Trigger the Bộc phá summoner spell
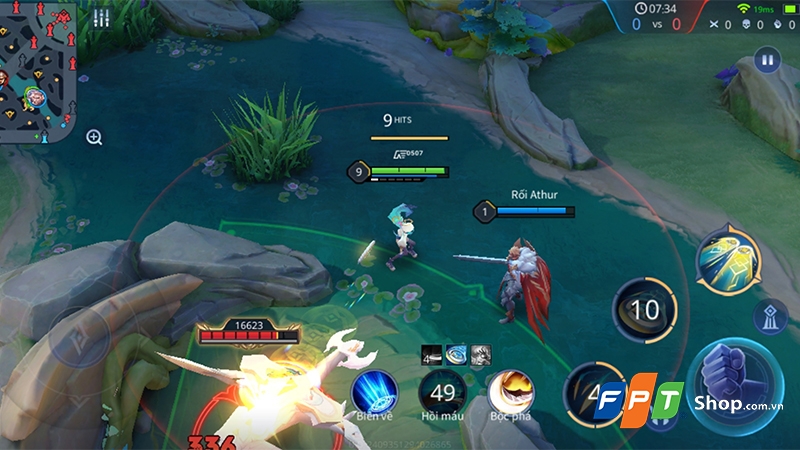Viewport: 800px width, 450px height. click(x=510, y=391)
